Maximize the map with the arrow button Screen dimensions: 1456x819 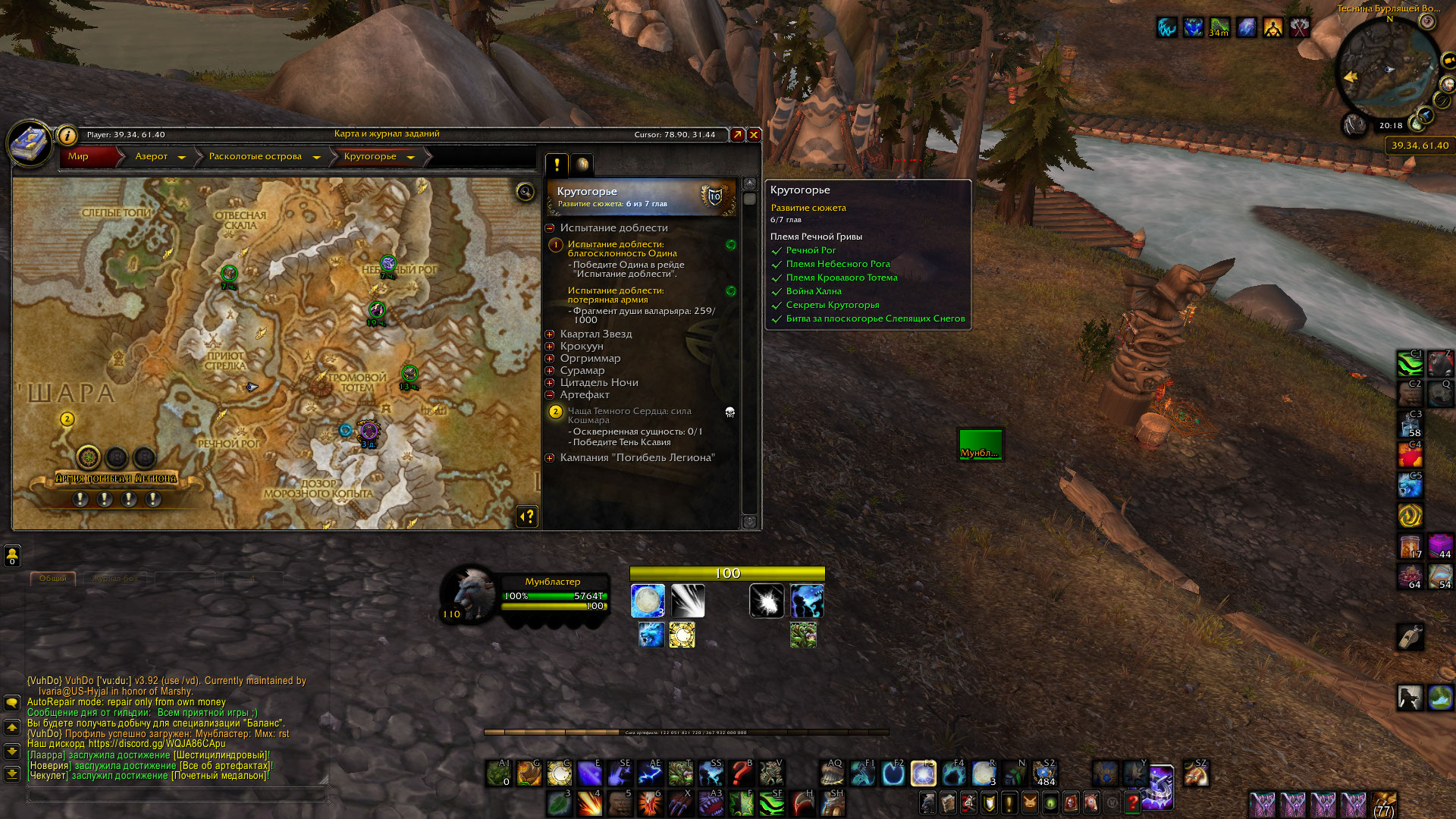[737, 134]
